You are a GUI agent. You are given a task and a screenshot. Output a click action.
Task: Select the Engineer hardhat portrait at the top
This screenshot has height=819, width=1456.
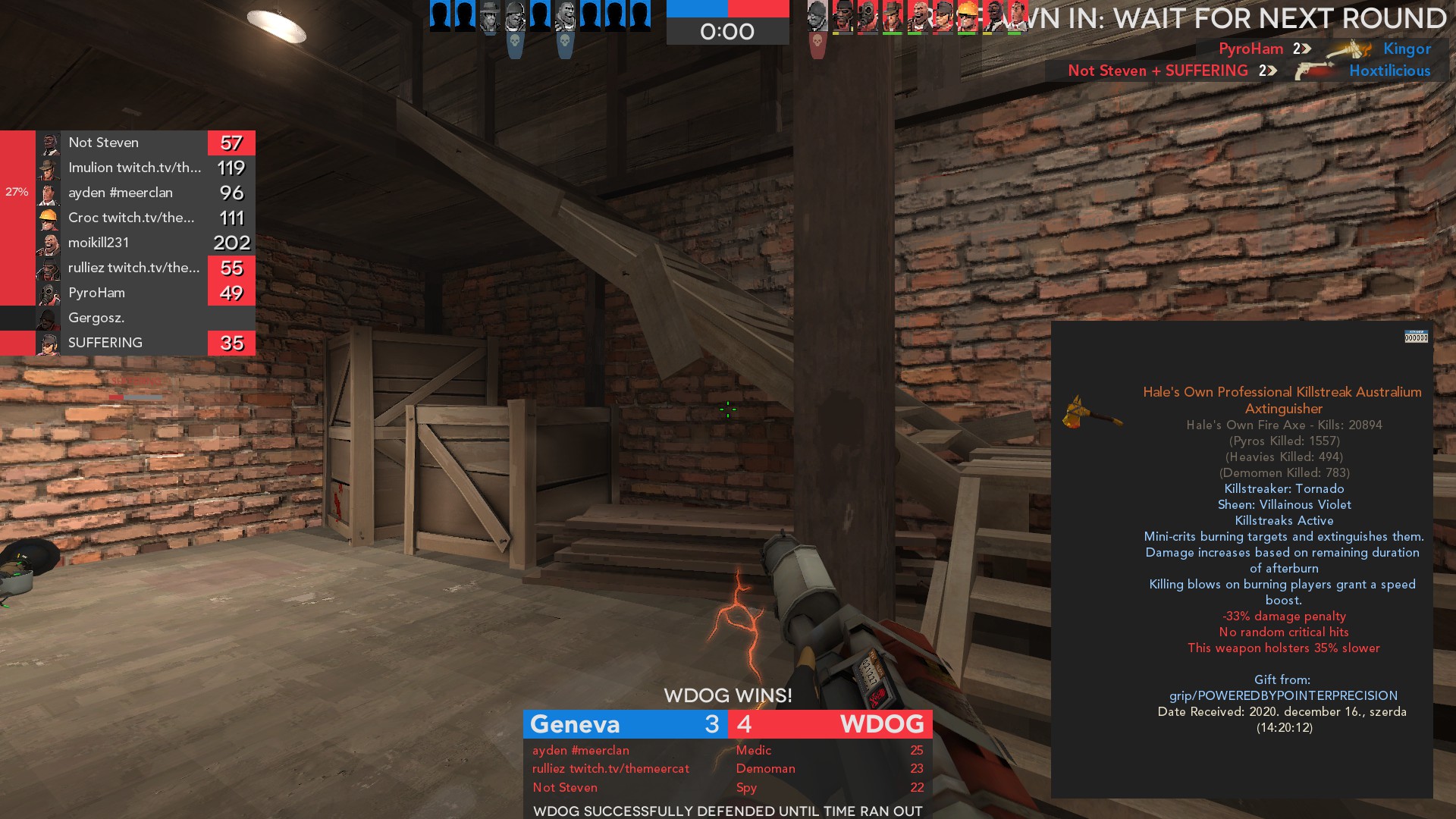click(x=967, y=17)
